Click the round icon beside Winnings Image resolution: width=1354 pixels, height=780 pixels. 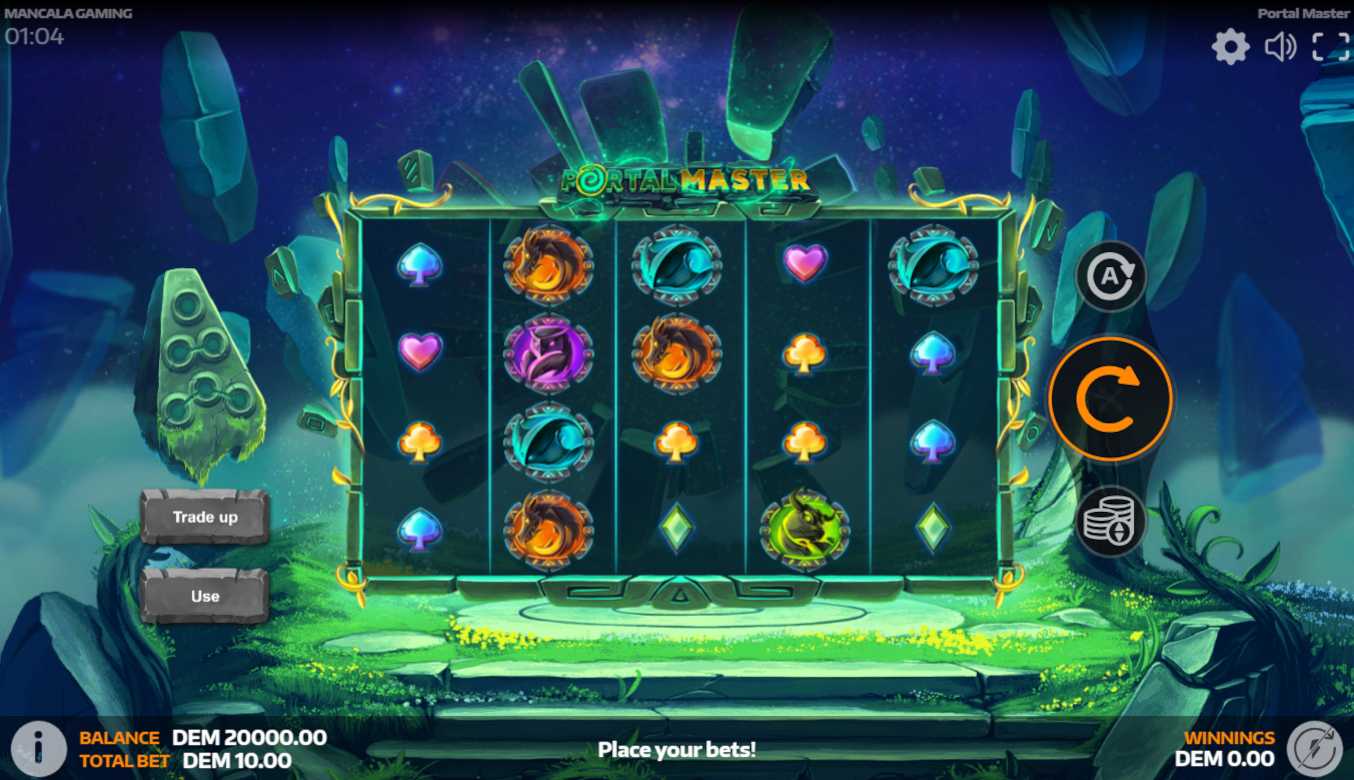(1314, 748)
